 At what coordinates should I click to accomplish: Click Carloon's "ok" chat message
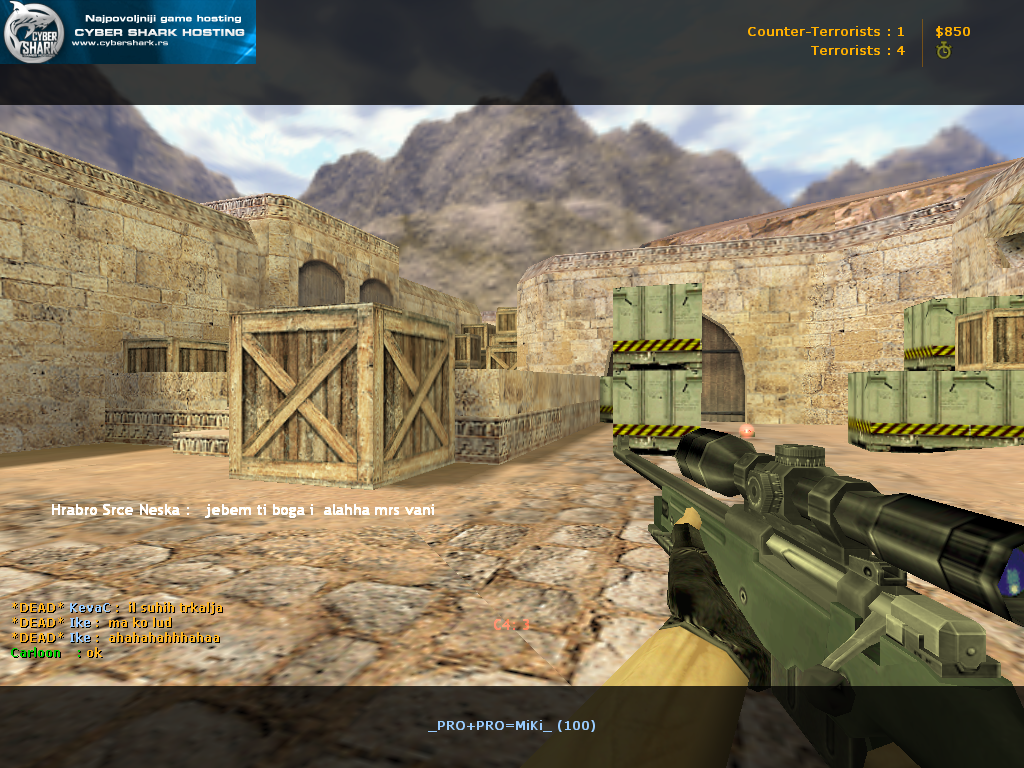point(94,653)
